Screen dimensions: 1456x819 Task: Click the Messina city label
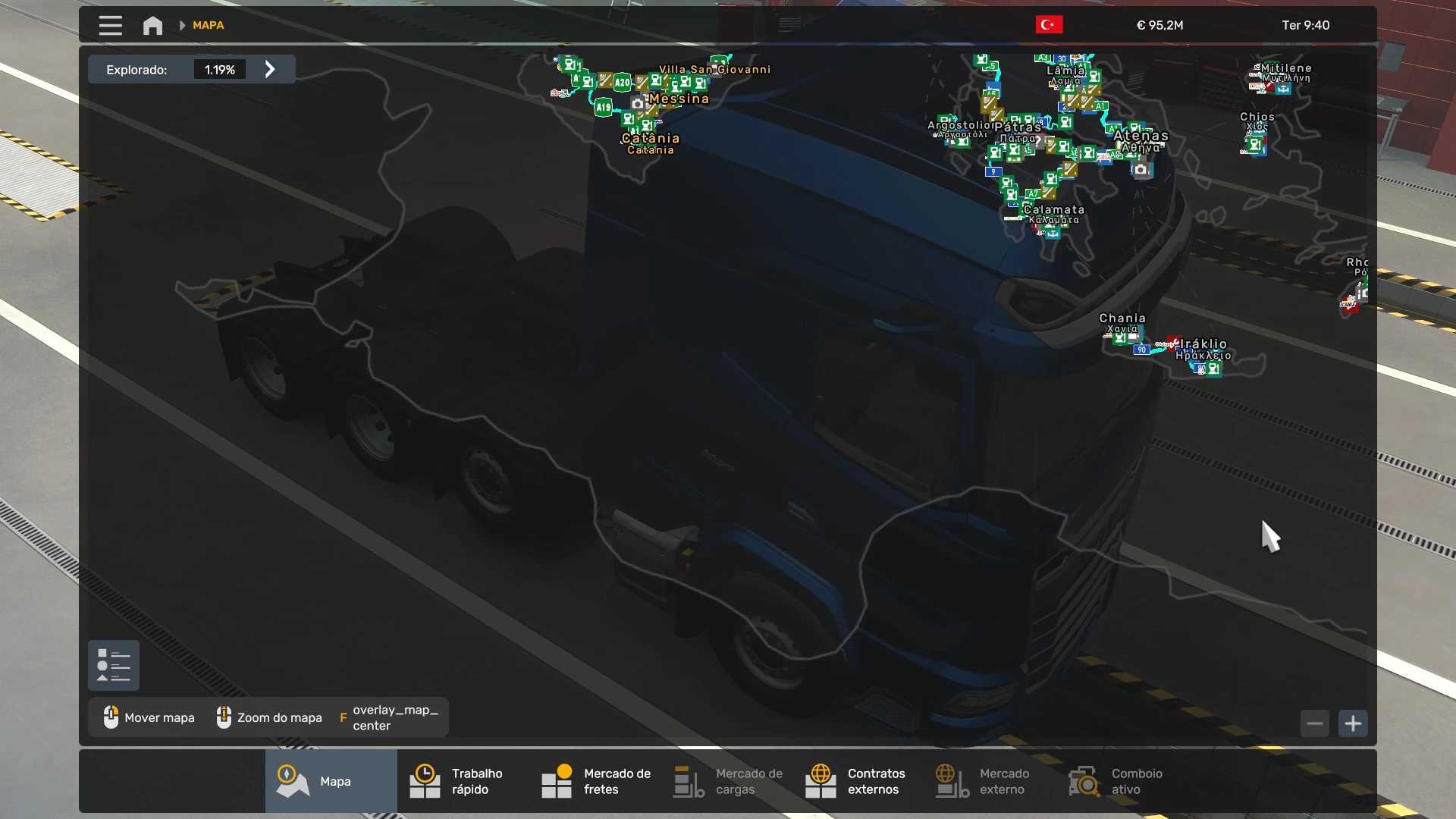click(679, 99)
